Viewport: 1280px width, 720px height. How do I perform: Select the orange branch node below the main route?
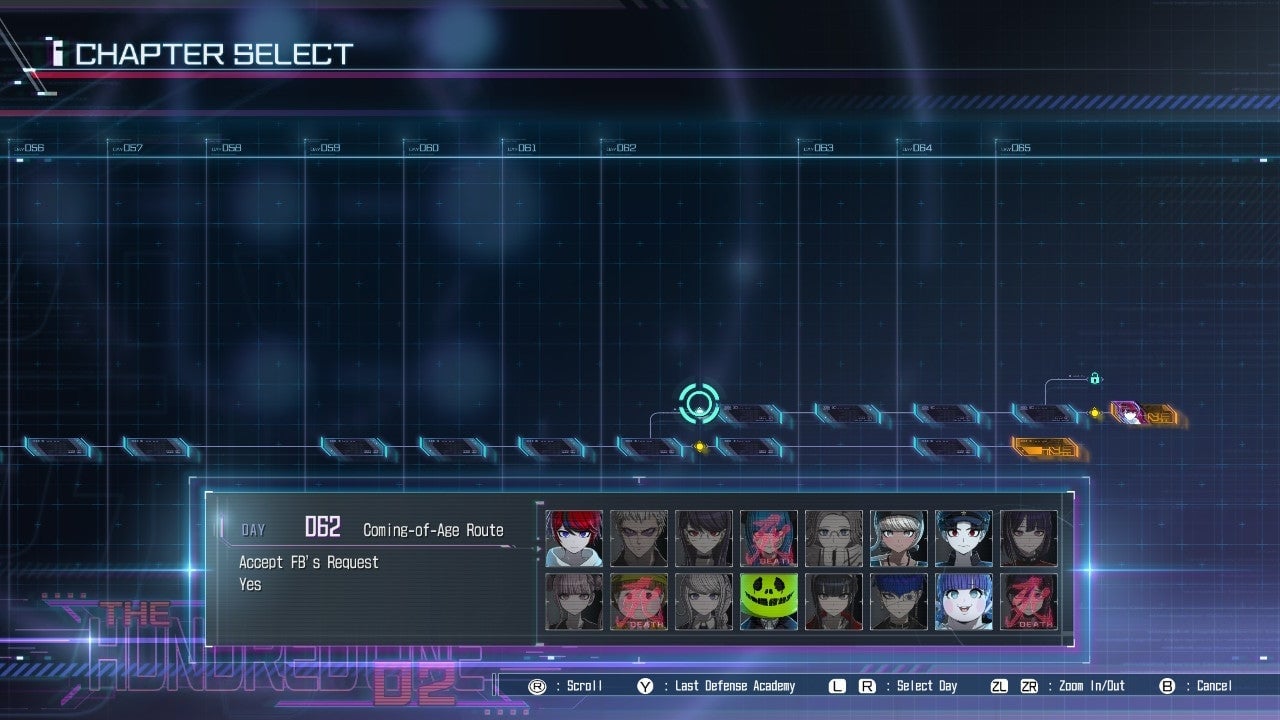coord(1043,449)
